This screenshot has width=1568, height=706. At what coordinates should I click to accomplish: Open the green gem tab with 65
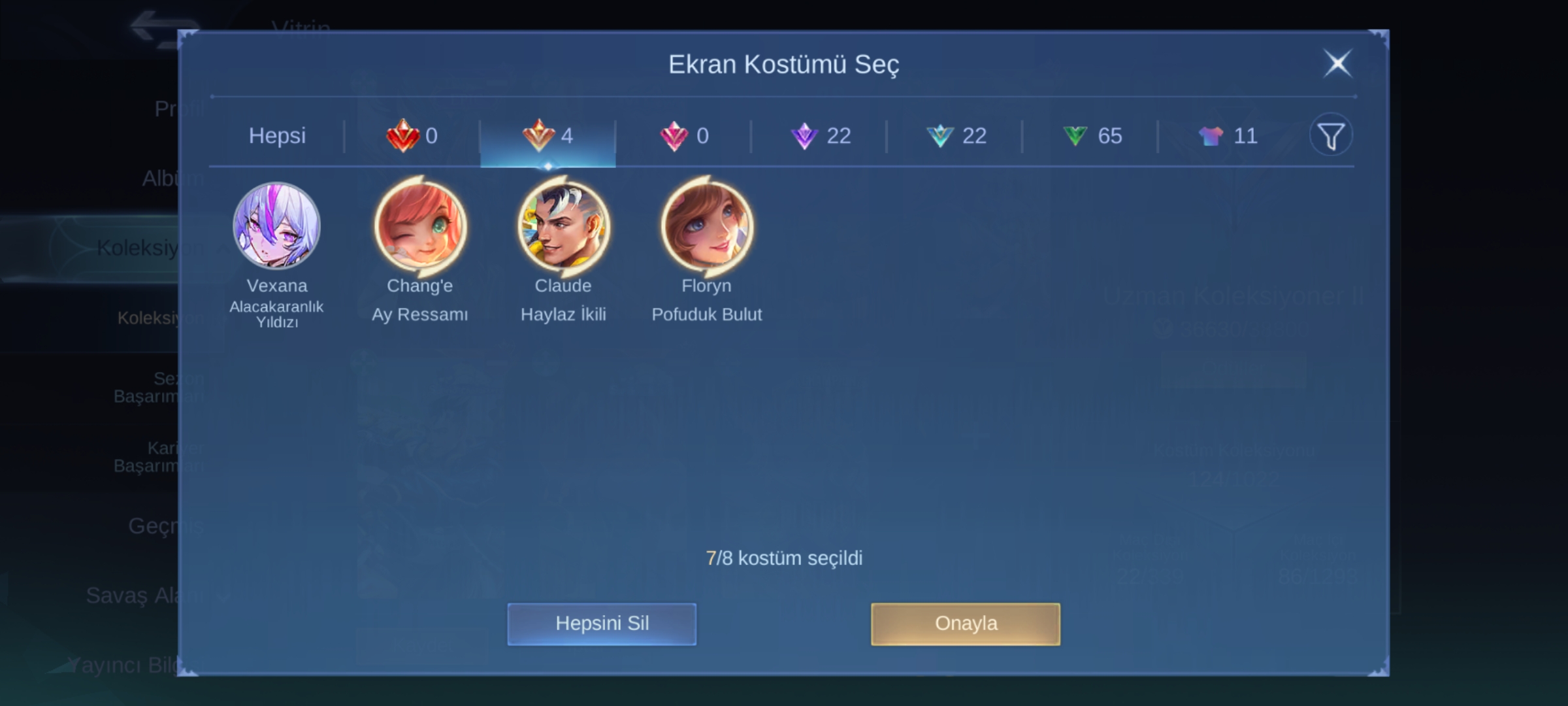tap(1092, 136)
